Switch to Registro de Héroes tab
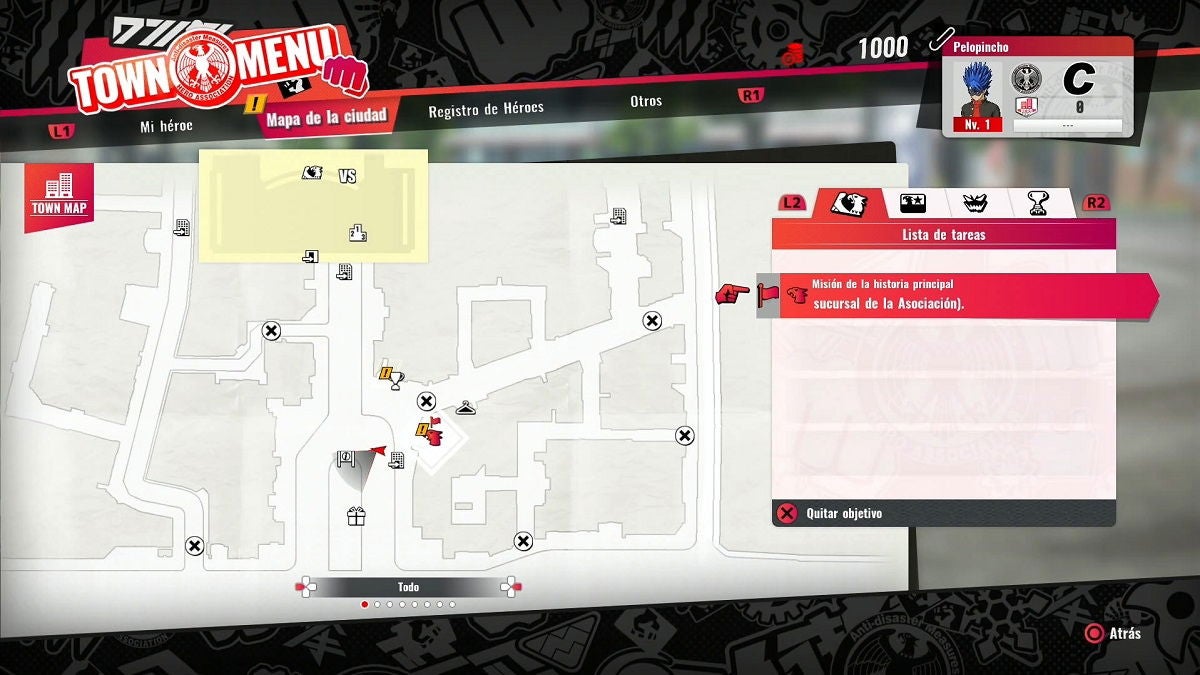Screen dimensions: 1200x675 486,109
